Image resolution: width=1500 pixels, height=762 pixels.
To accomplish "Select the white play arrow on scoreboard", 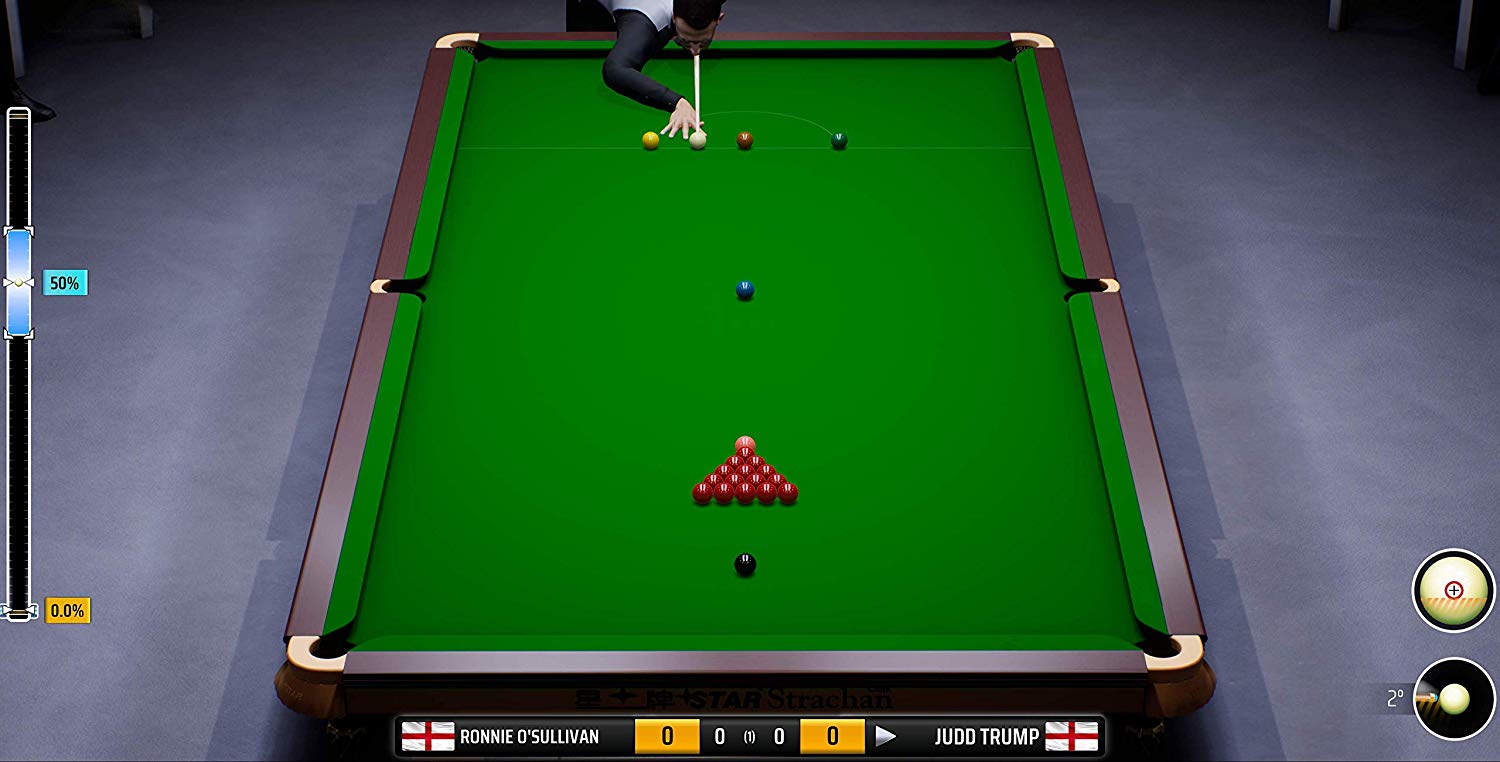I will pos(885,736).
